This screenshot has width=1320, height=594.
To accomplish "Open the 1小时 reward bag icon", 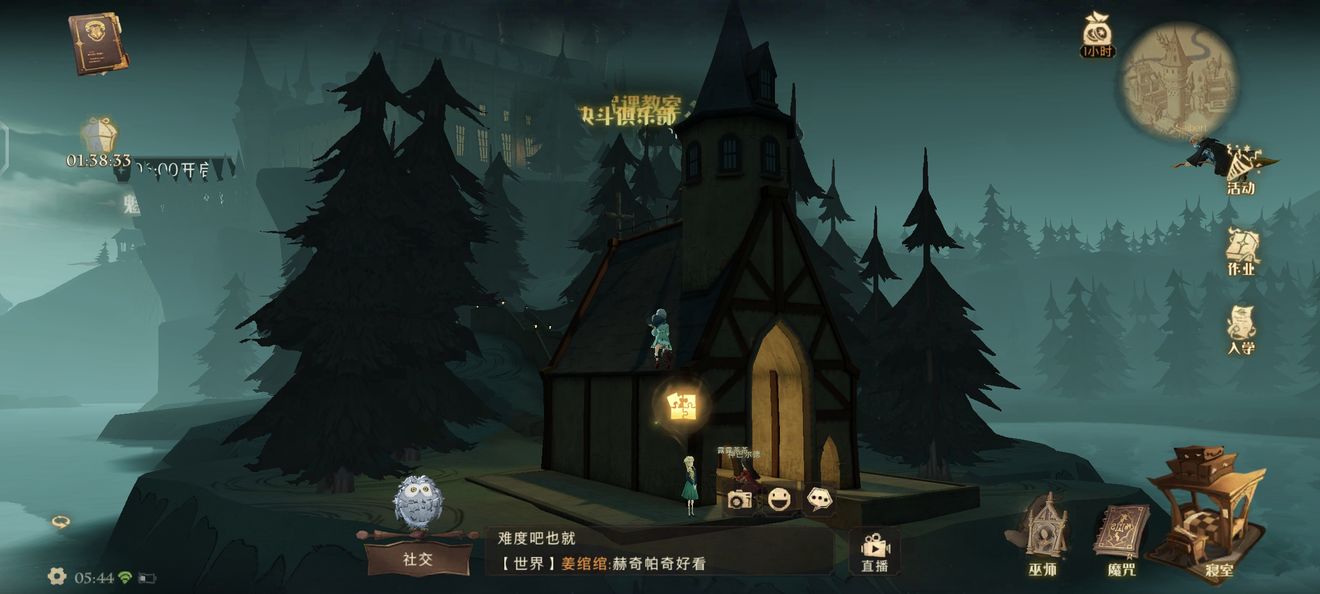I will click(1097, 34).
